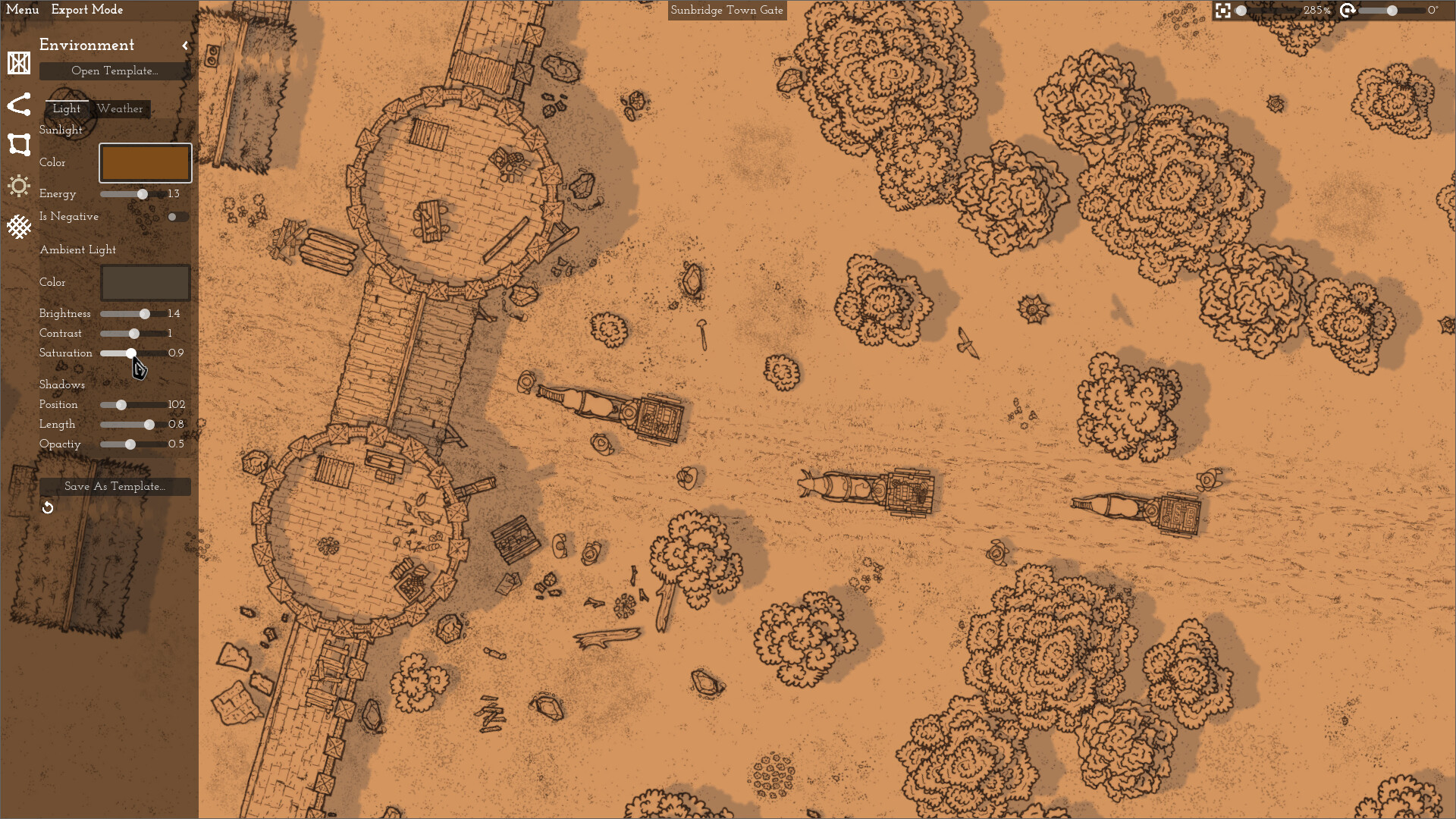Select the path drawing tool
This screenshot has width=1456, height=819.
point(18,105)
